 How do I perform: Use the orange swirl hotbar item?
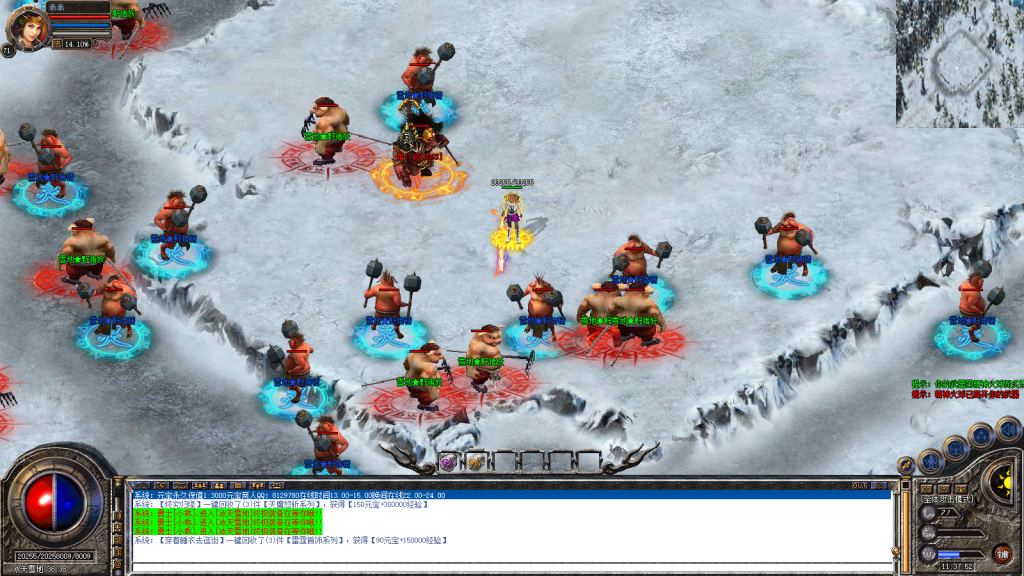474,461
